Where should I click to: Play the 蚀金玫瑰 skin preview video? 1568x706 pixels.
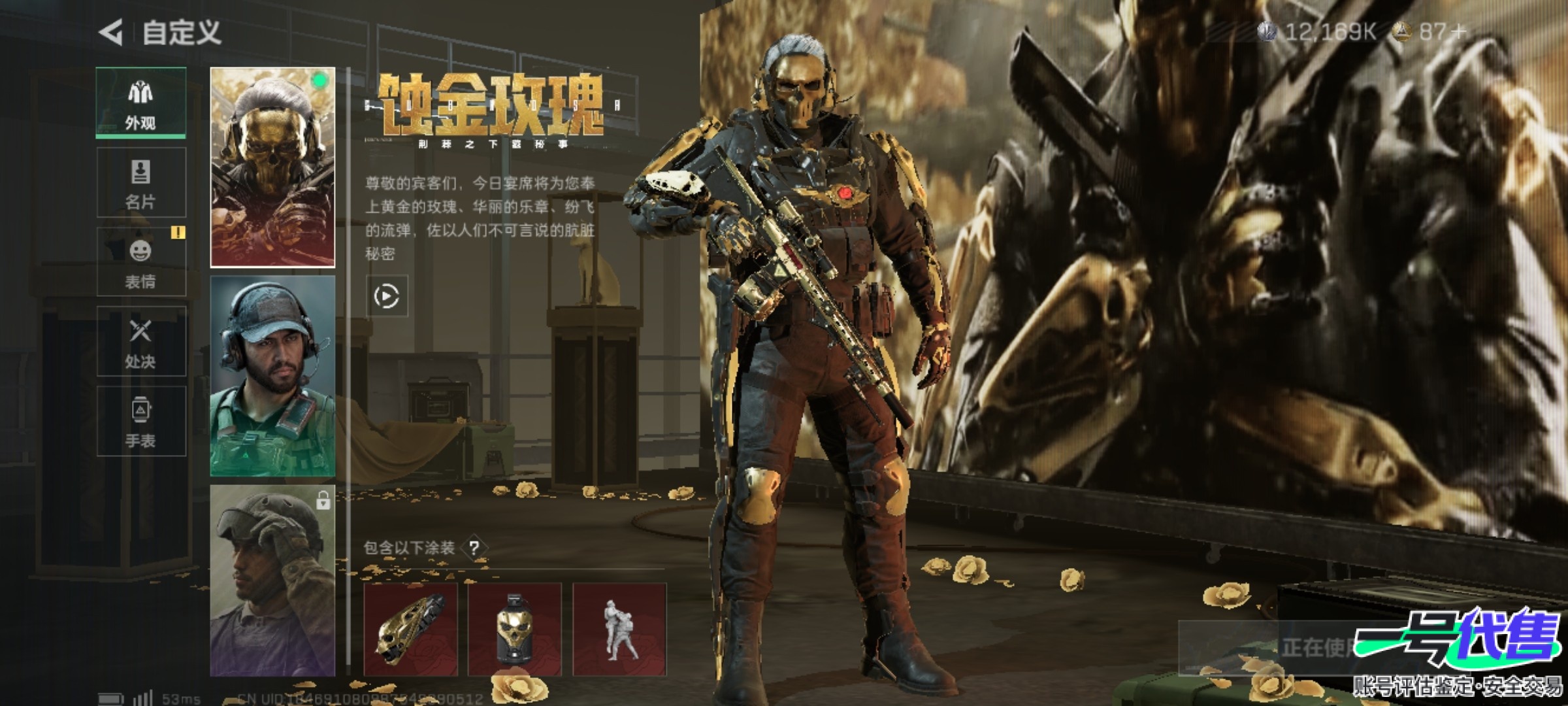pyautogui.click(x=387, y=297)
